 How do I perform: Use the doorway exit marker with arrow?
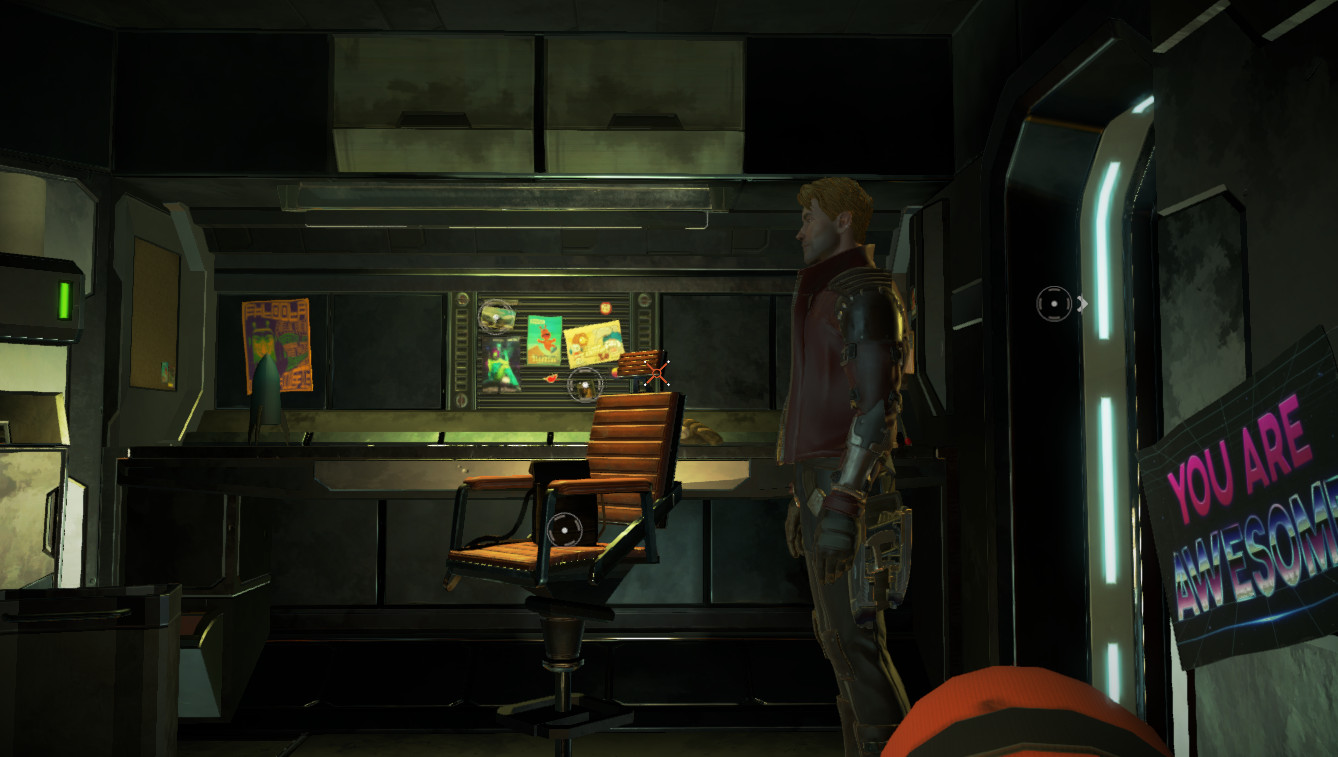click(1056, 303)
